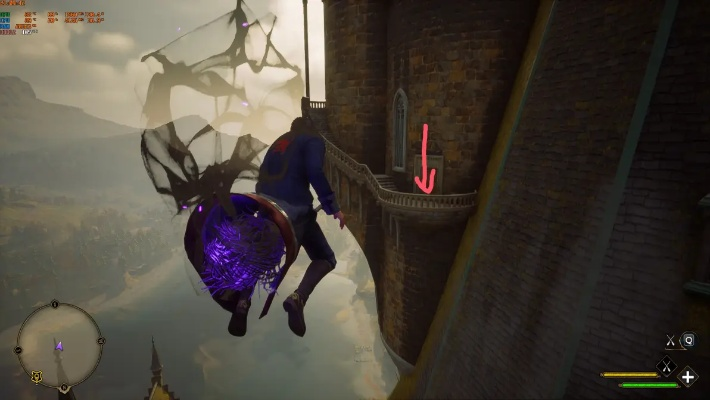Click the purple player arrow on the minimap
The width and height of the screenshot is (710, 400).
click(x=58, y=346)
